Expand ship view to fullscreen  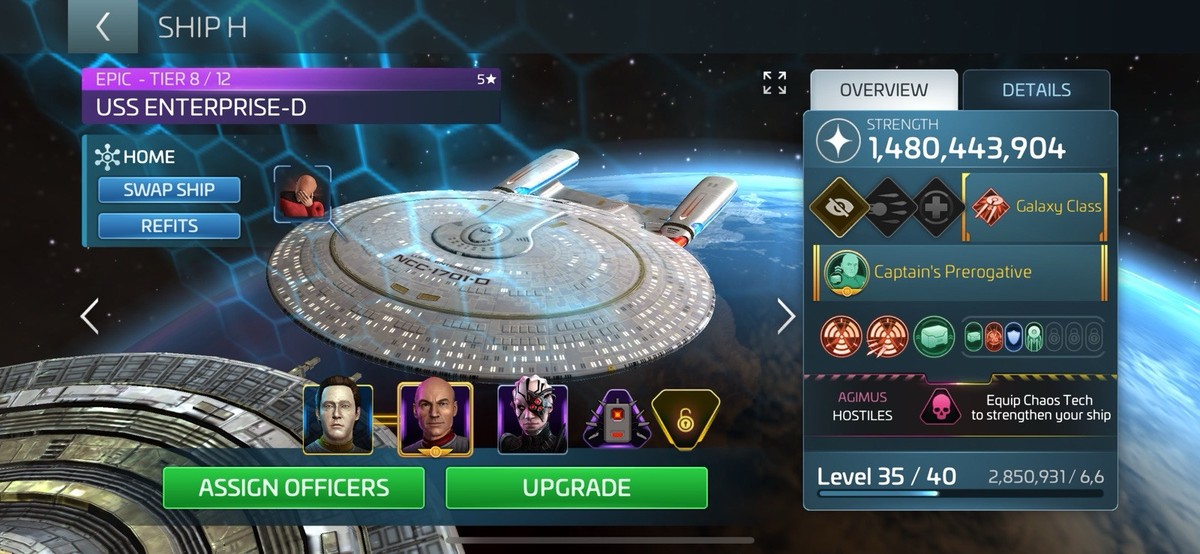(x=775, y=83)
